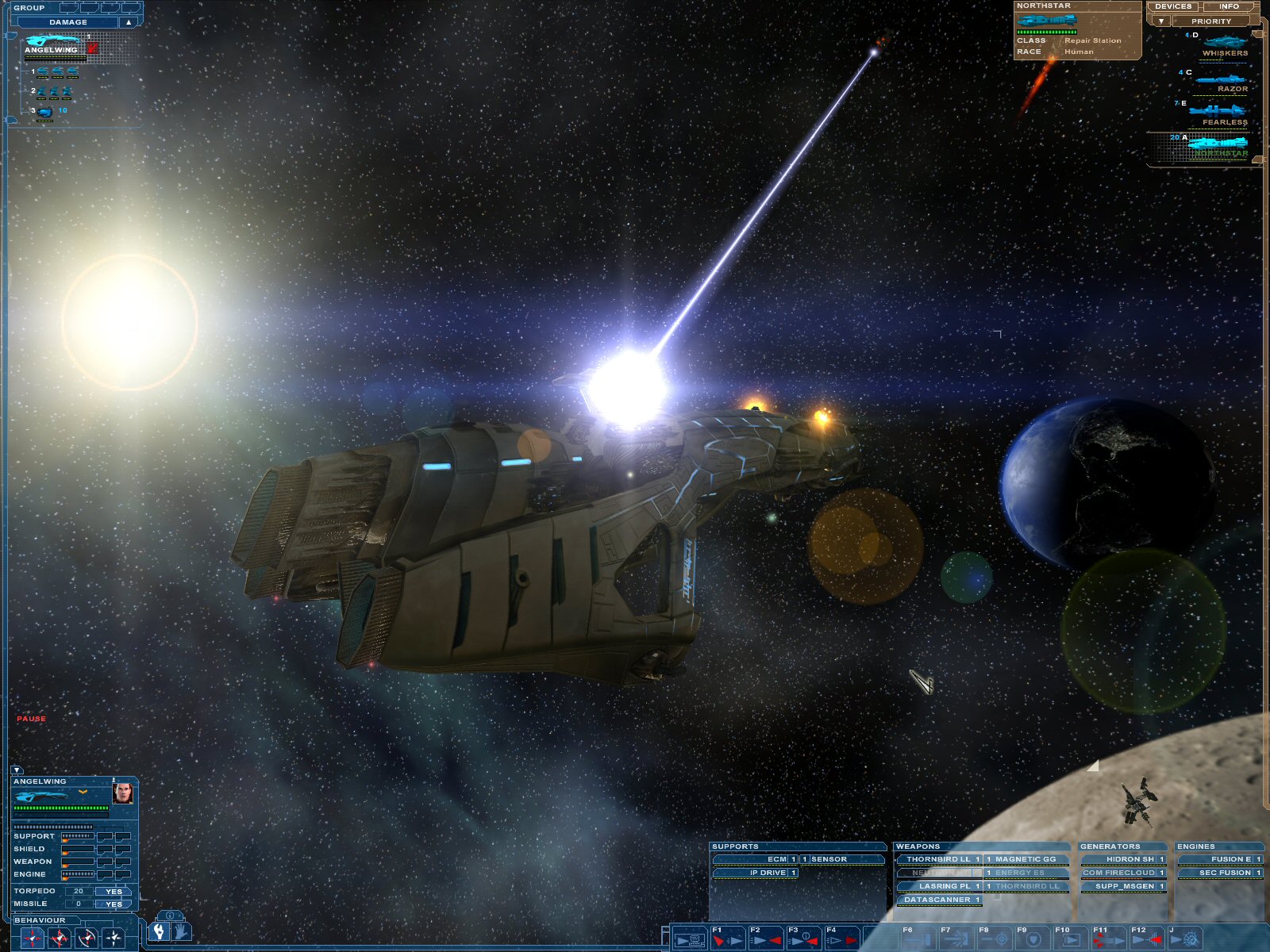Select the Angelwing ship in group panel

[x=53, y=44]
